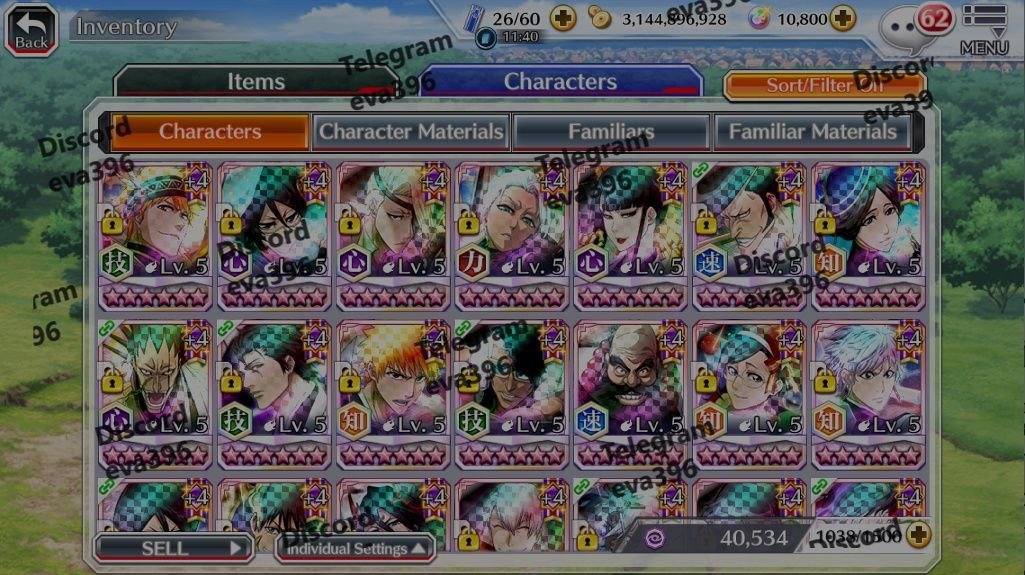The image size is (1025, 575).
Task: Buy more spirit orbs with plus button
Action: (x=843, y=18)
